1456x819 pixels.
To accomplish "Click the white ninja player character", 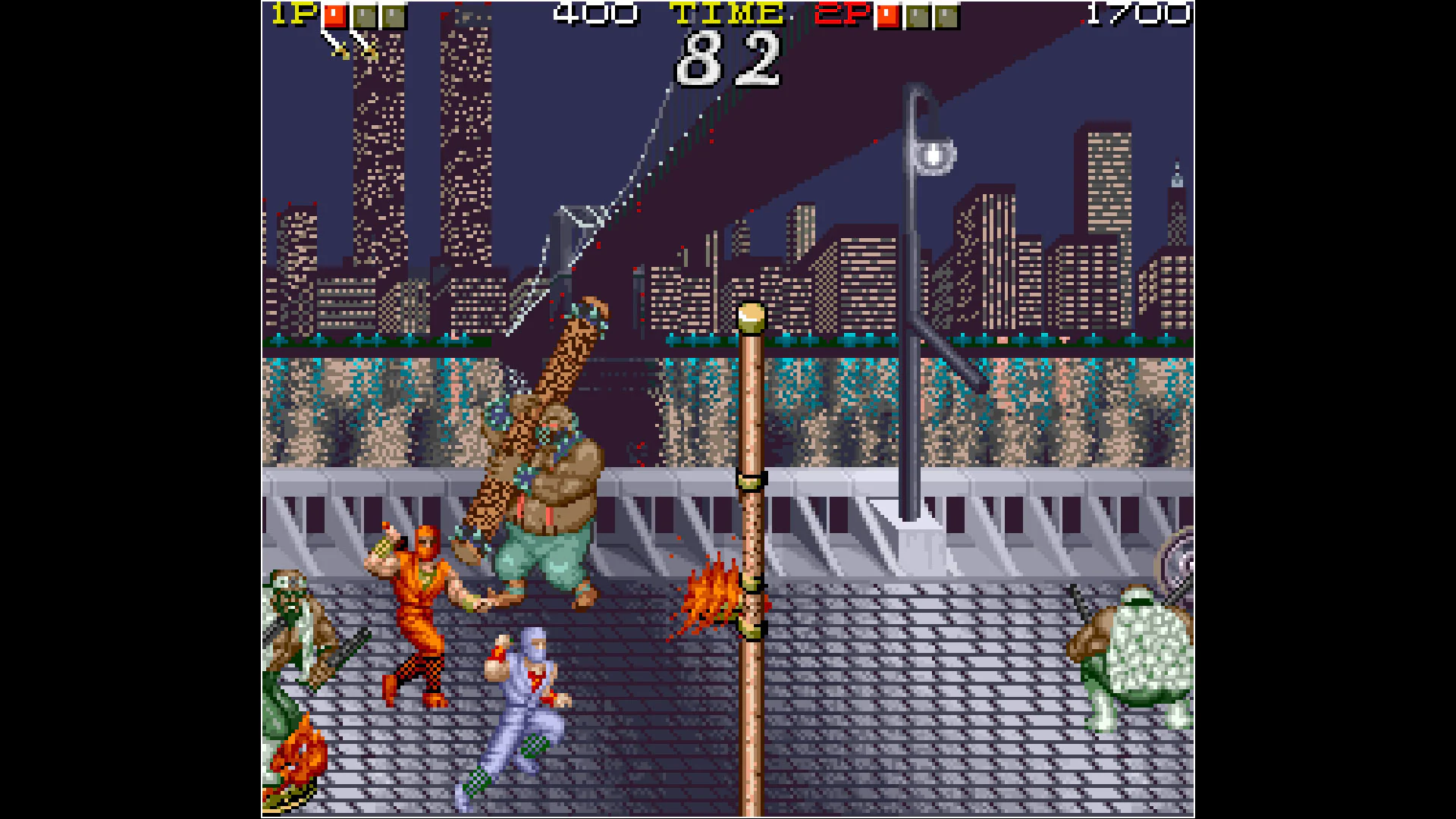I will point(523,698).
